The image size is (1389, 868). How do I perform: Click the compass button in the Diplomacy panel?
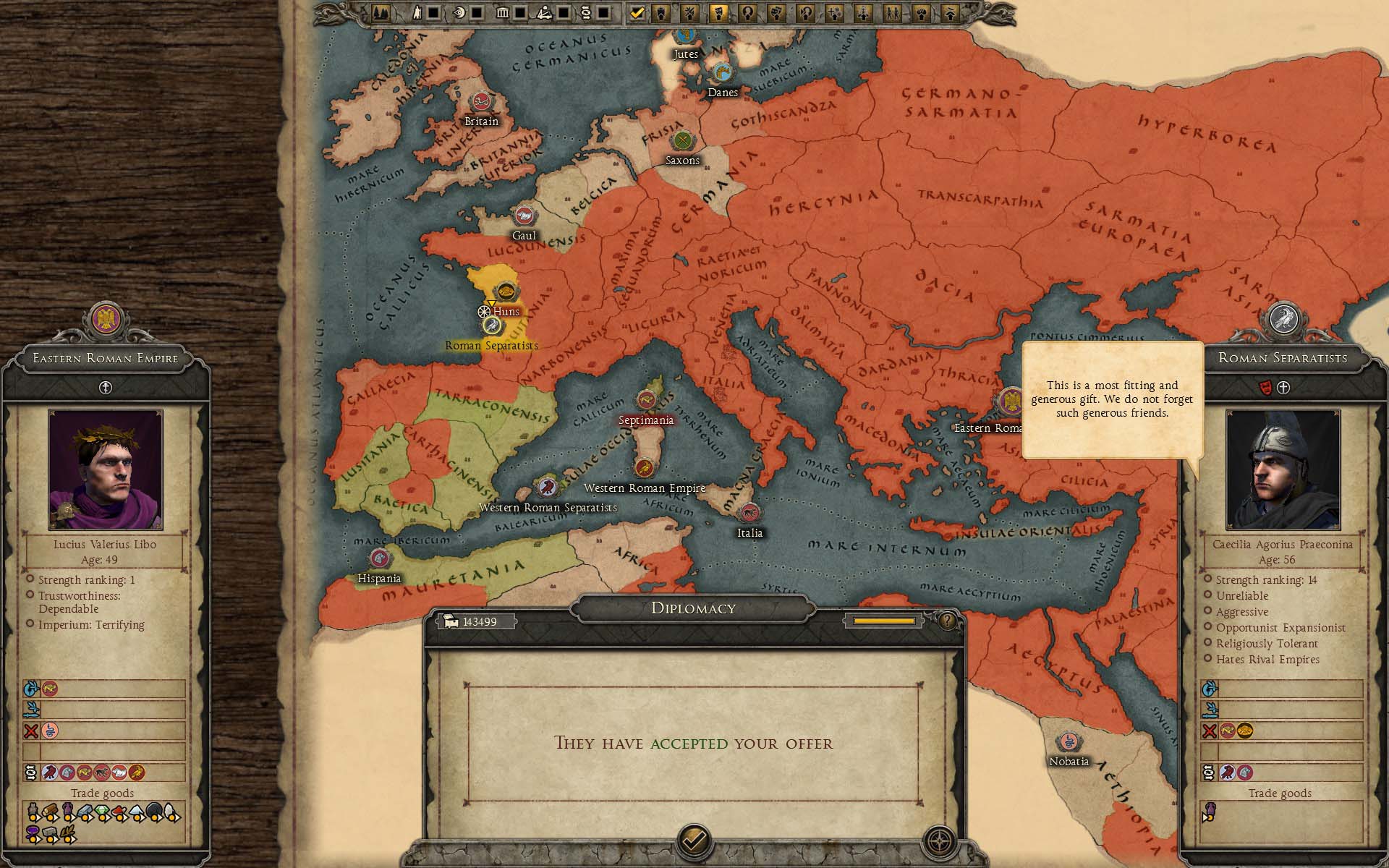940,842
